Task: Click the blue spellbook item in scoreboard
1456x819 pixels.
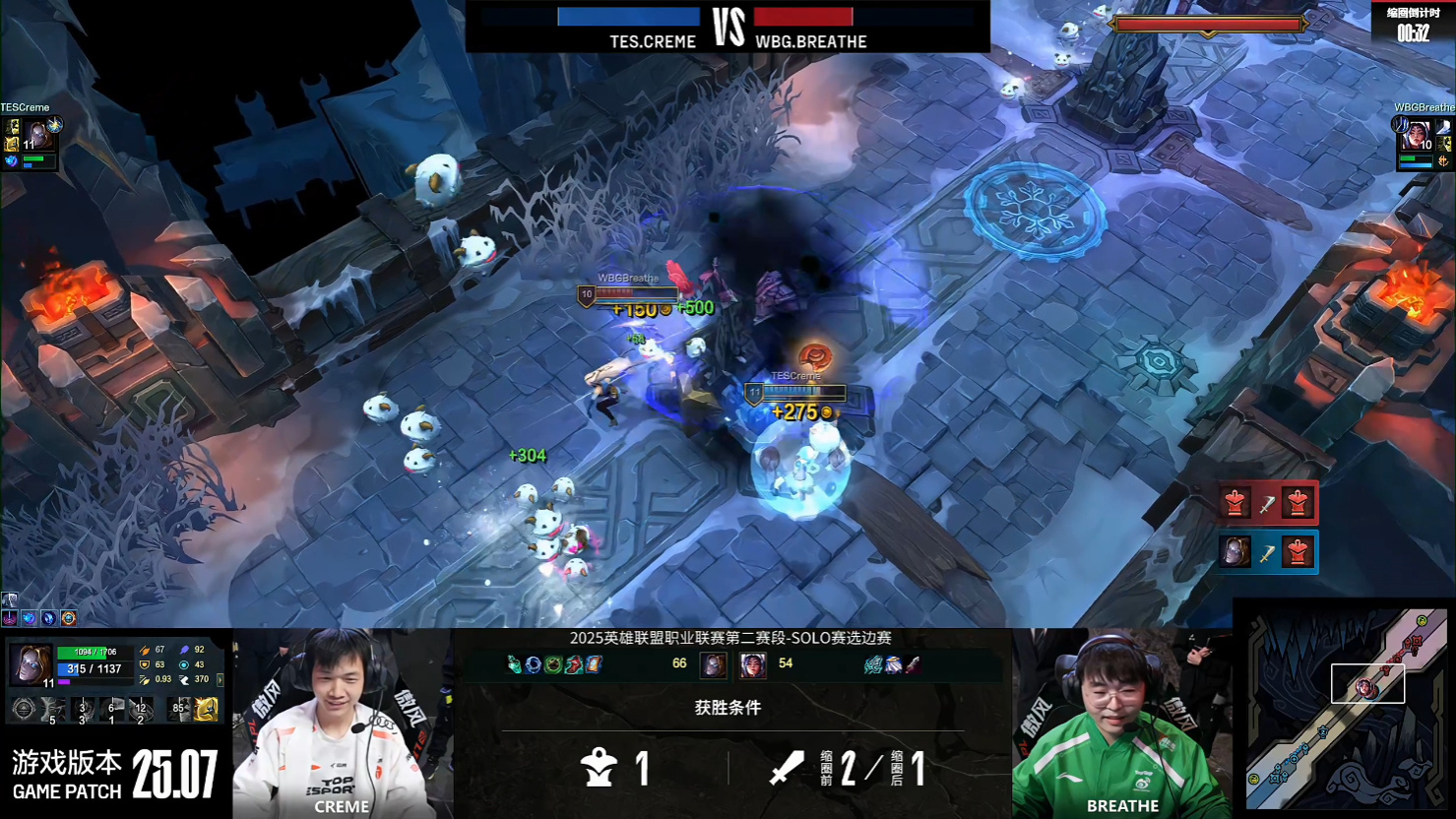Action: [595, 665]
